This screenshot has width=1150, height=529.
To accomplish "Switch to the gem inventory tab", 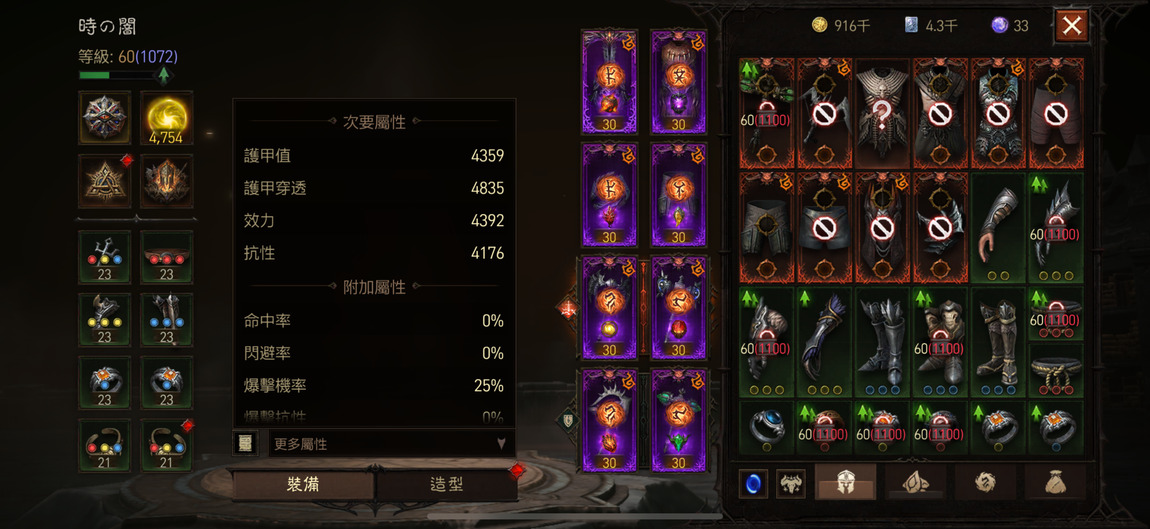I will point(914,482).
